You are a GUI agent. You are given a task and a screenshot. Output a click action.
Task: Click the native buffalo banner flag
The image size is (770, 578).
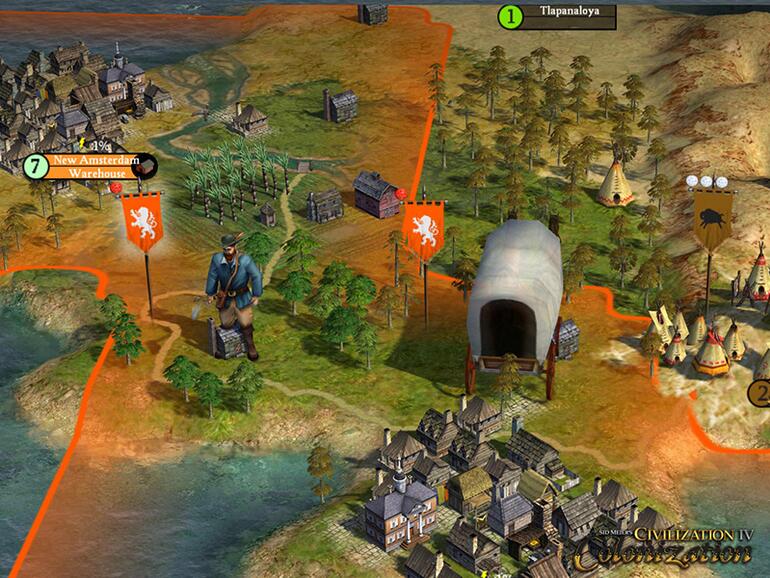coord(713,218)
